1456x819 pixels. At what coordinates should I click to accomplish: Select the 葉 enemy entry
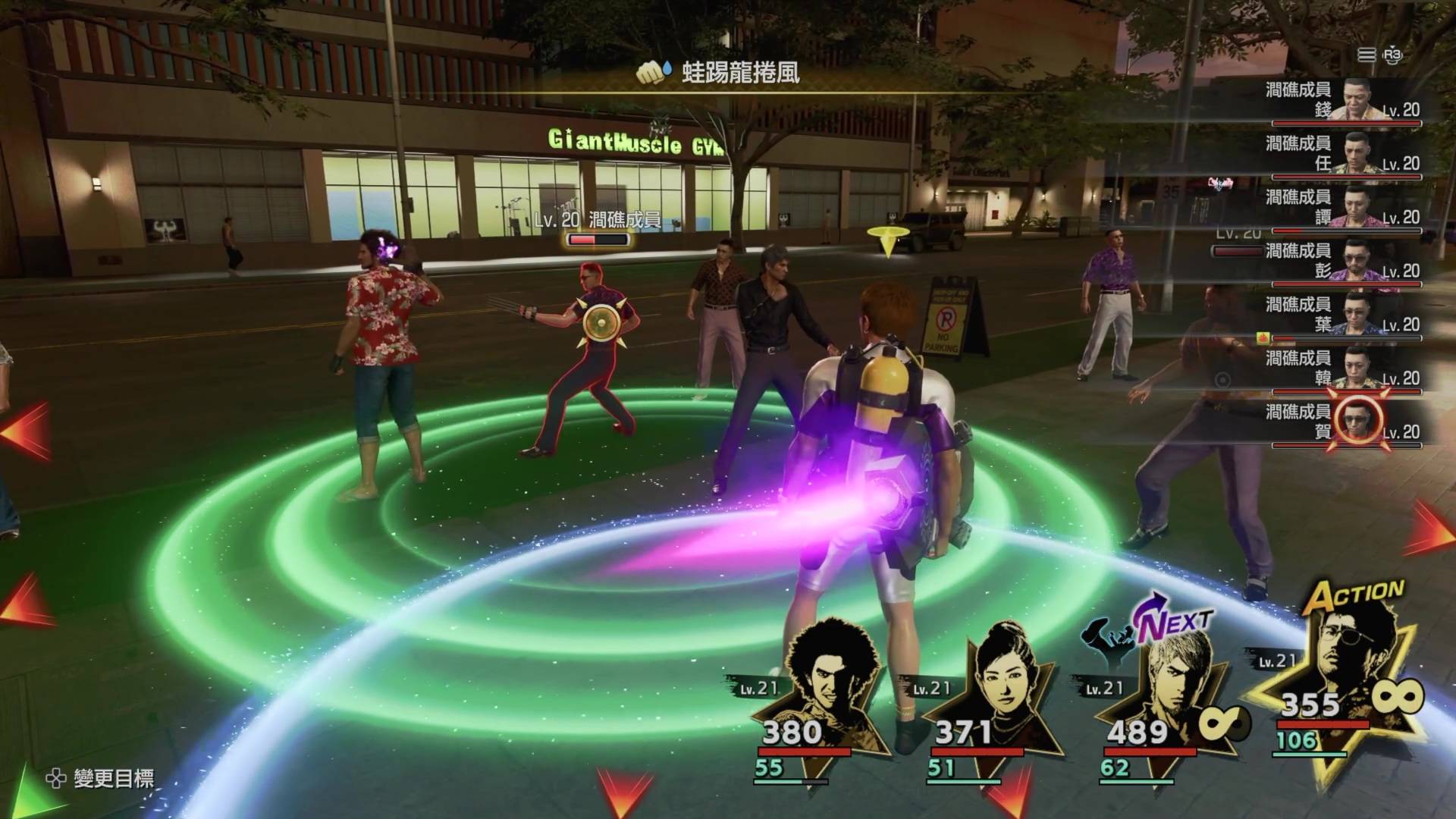point(1342,315)
